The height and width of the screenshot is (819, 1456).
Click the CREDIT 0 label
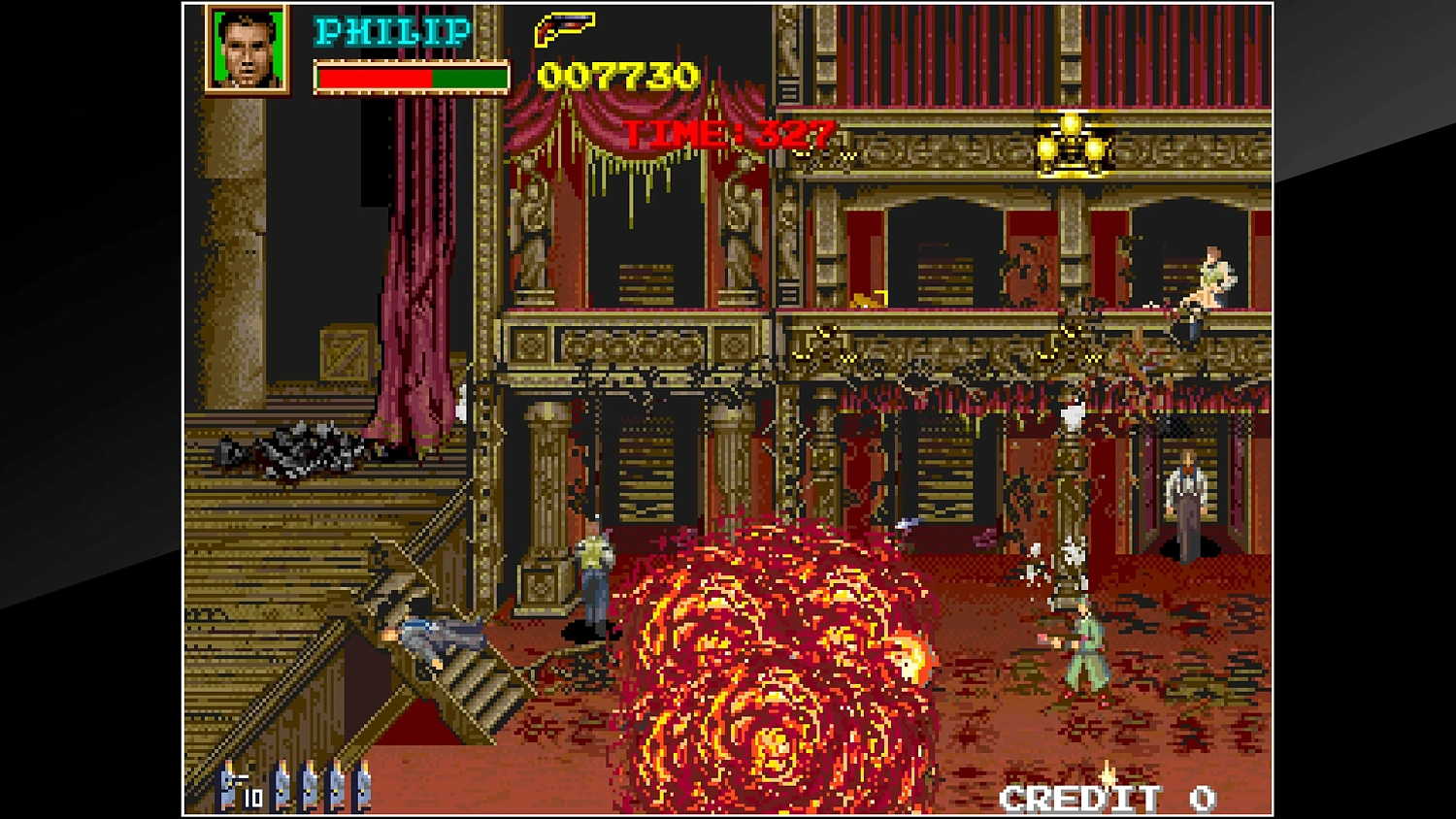[1107, 798]
